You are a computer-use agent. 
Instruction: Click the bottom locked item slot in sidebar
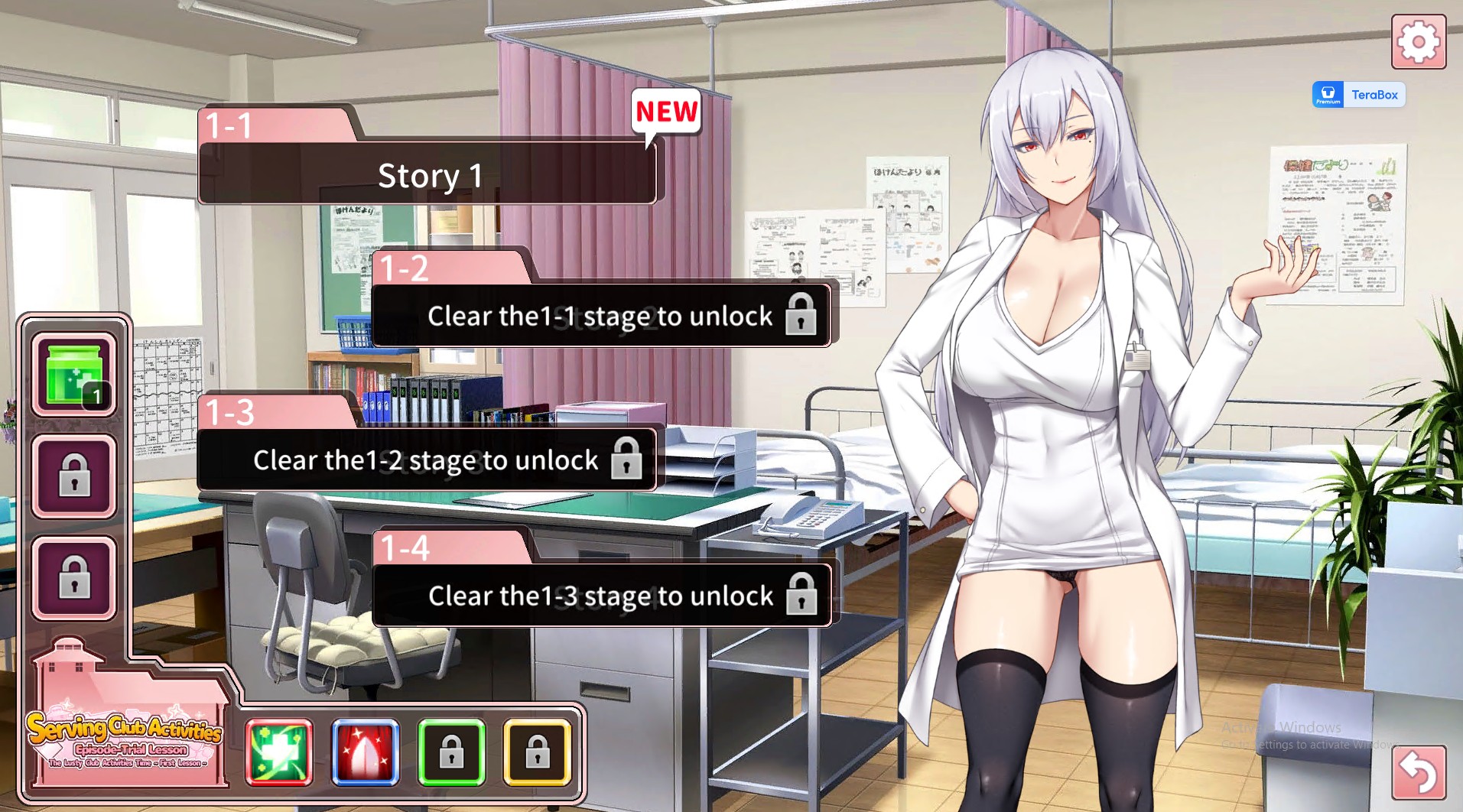tap(73, 577)
